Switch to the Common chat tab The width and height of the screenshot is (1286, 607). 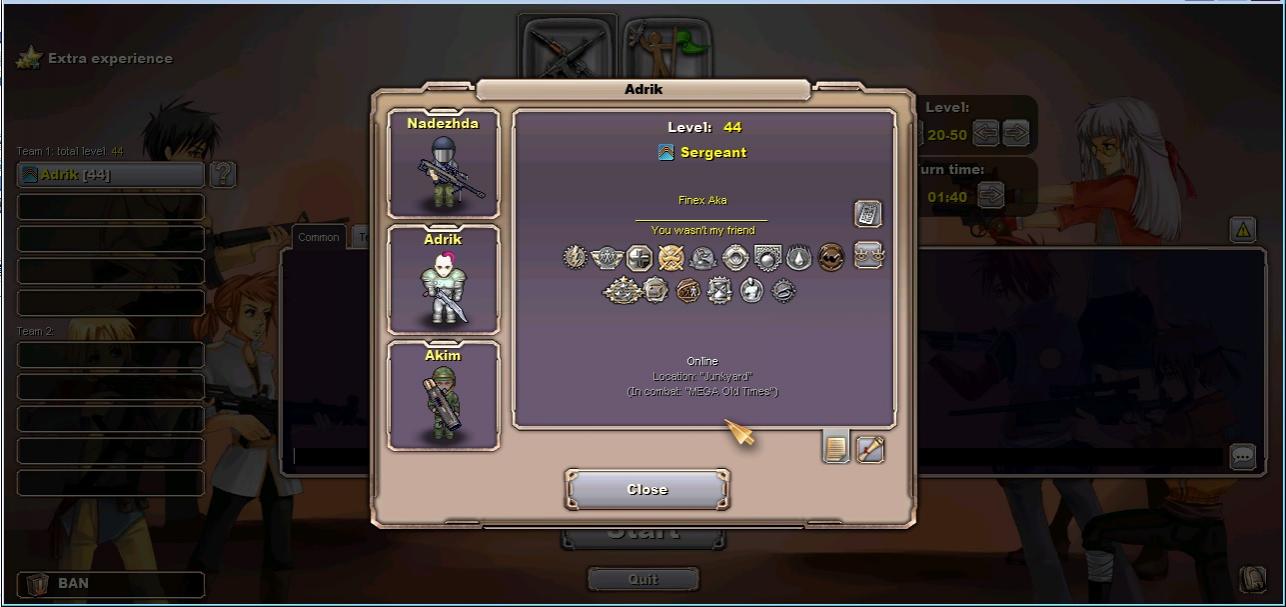(318, 237)
